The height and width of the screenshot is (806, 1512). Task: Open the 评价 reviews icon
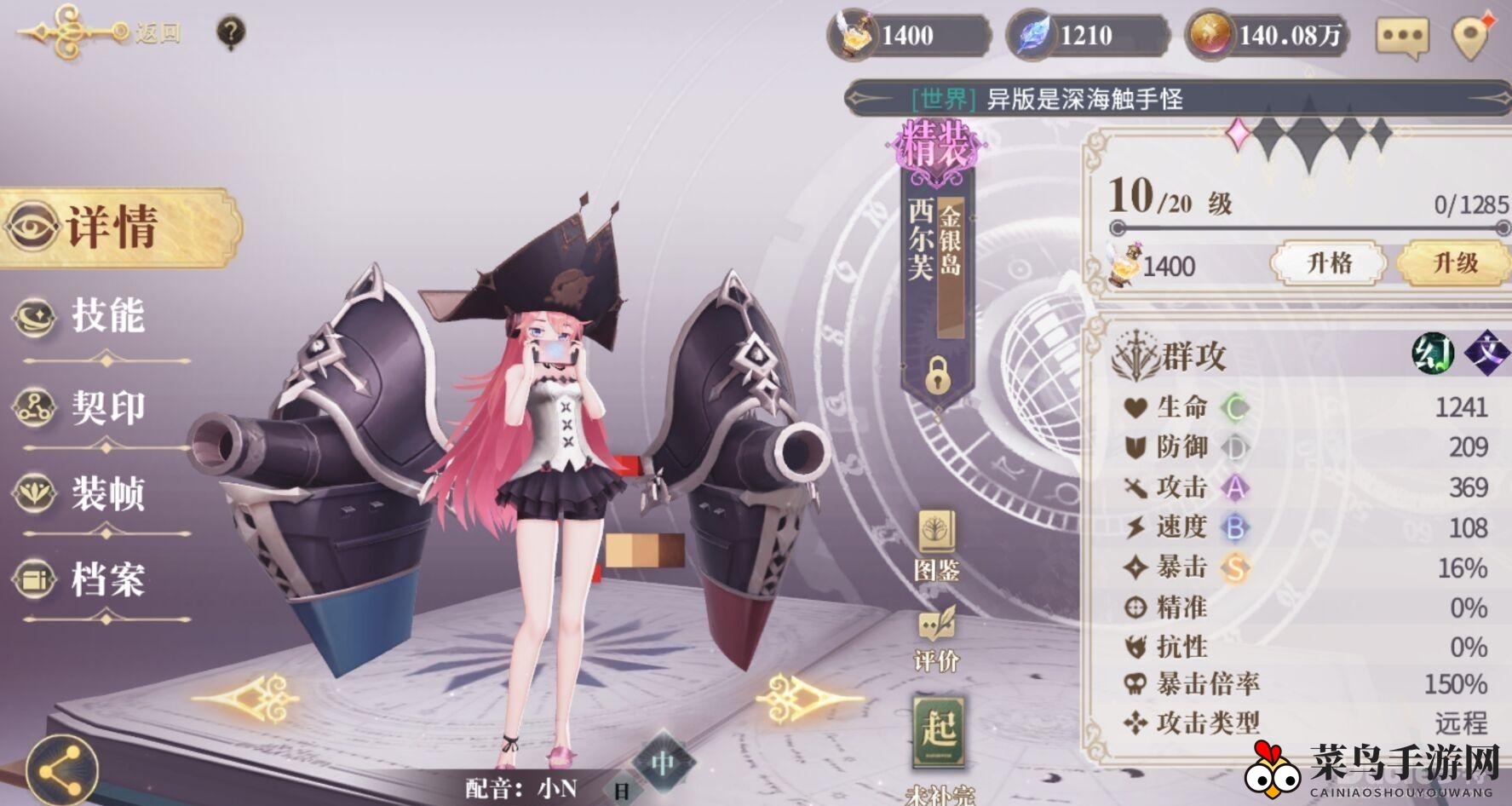click(x=936, y=640)
